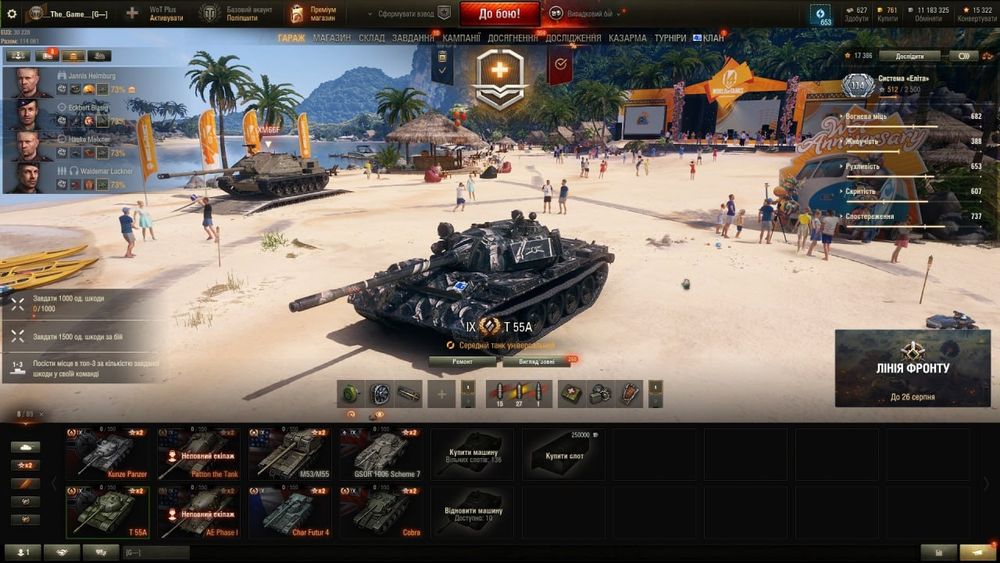This screenshot has width=1000, height=563.
Task: Click the Ремонт button
Action: click(x=462, y=361)
